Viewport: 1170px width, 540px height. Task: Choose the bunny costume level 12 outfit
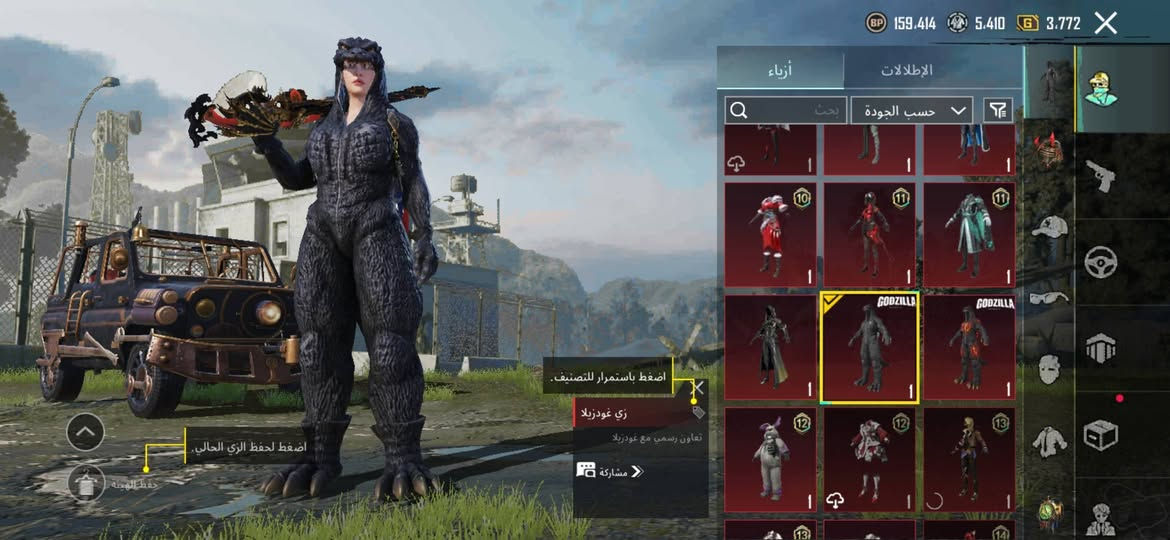[x=770, y=460]
